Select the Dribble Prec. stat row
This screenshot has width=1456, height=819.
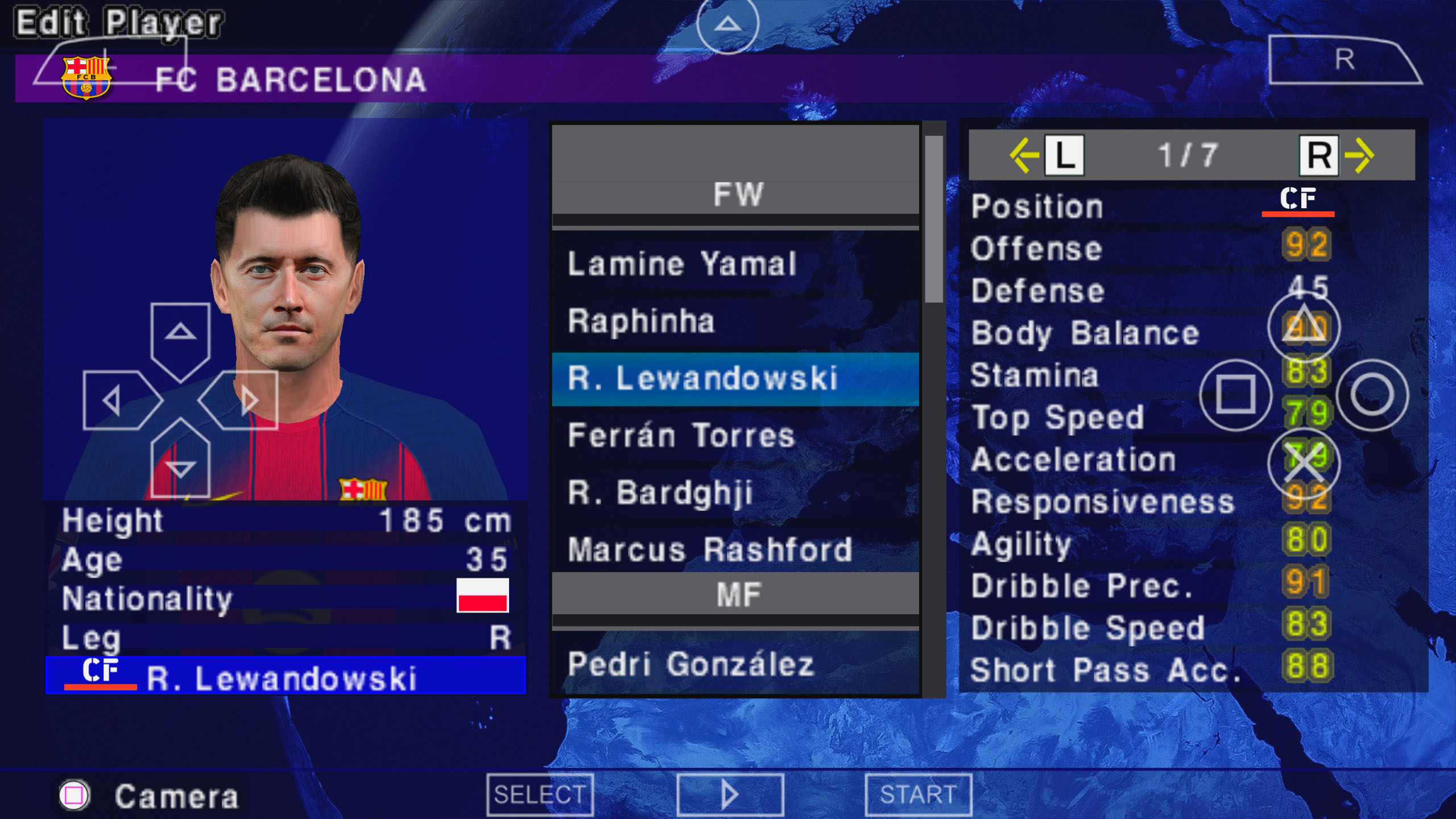click(1192, 585)
